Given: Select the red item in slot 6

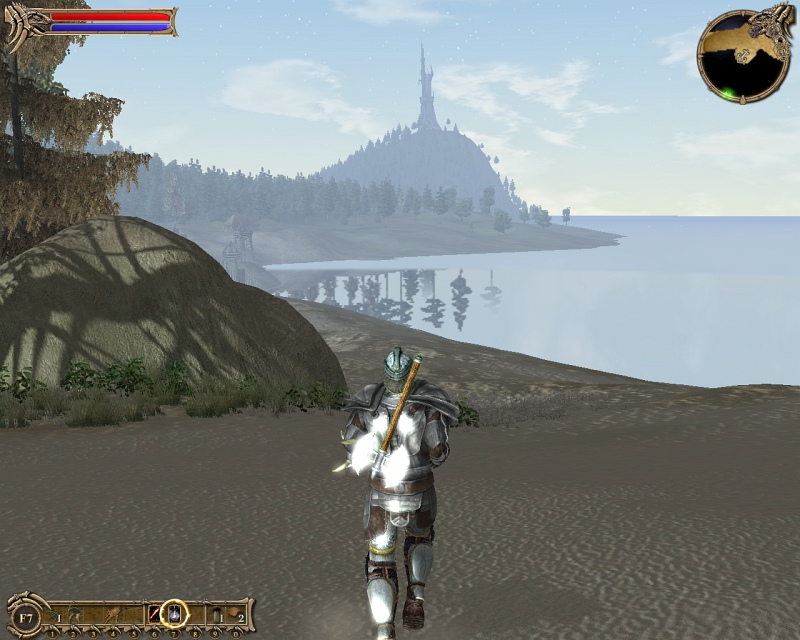Looking at the screenshot, I should (155, 612).
